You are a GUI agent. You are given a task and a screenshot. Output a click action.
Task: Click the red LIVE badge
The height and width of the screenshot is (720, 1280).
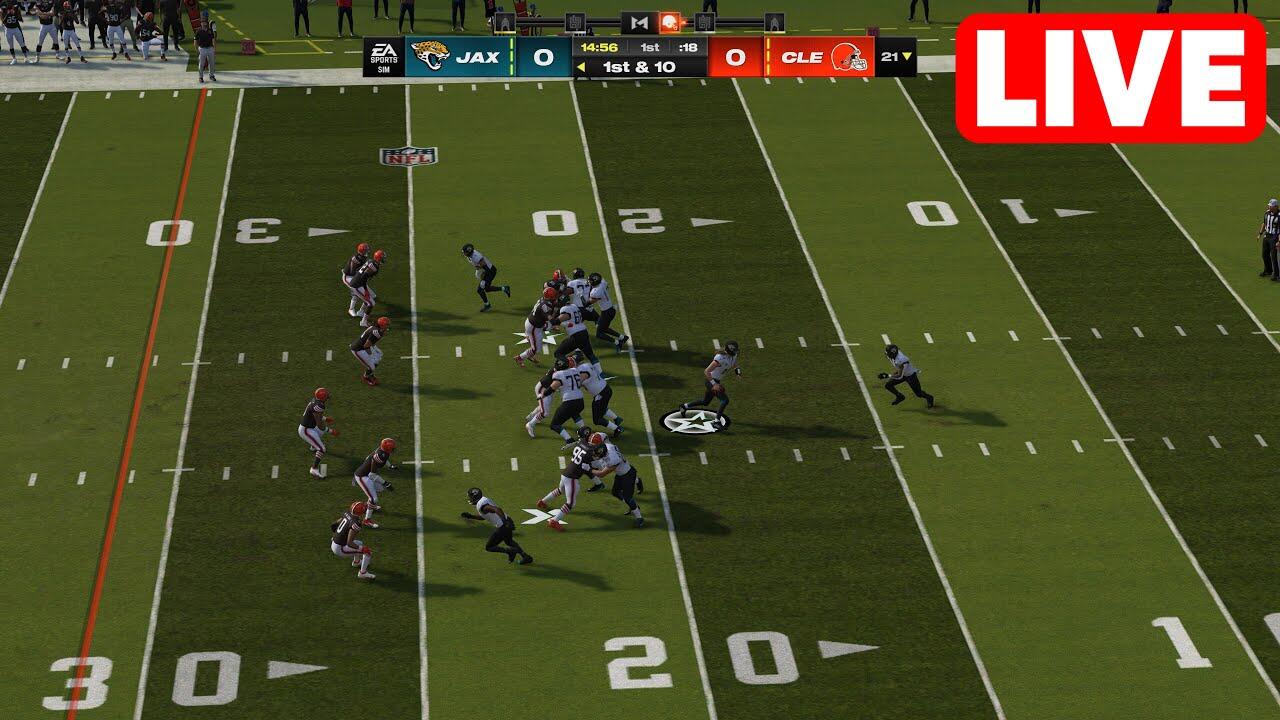(x=1110, y=78)
